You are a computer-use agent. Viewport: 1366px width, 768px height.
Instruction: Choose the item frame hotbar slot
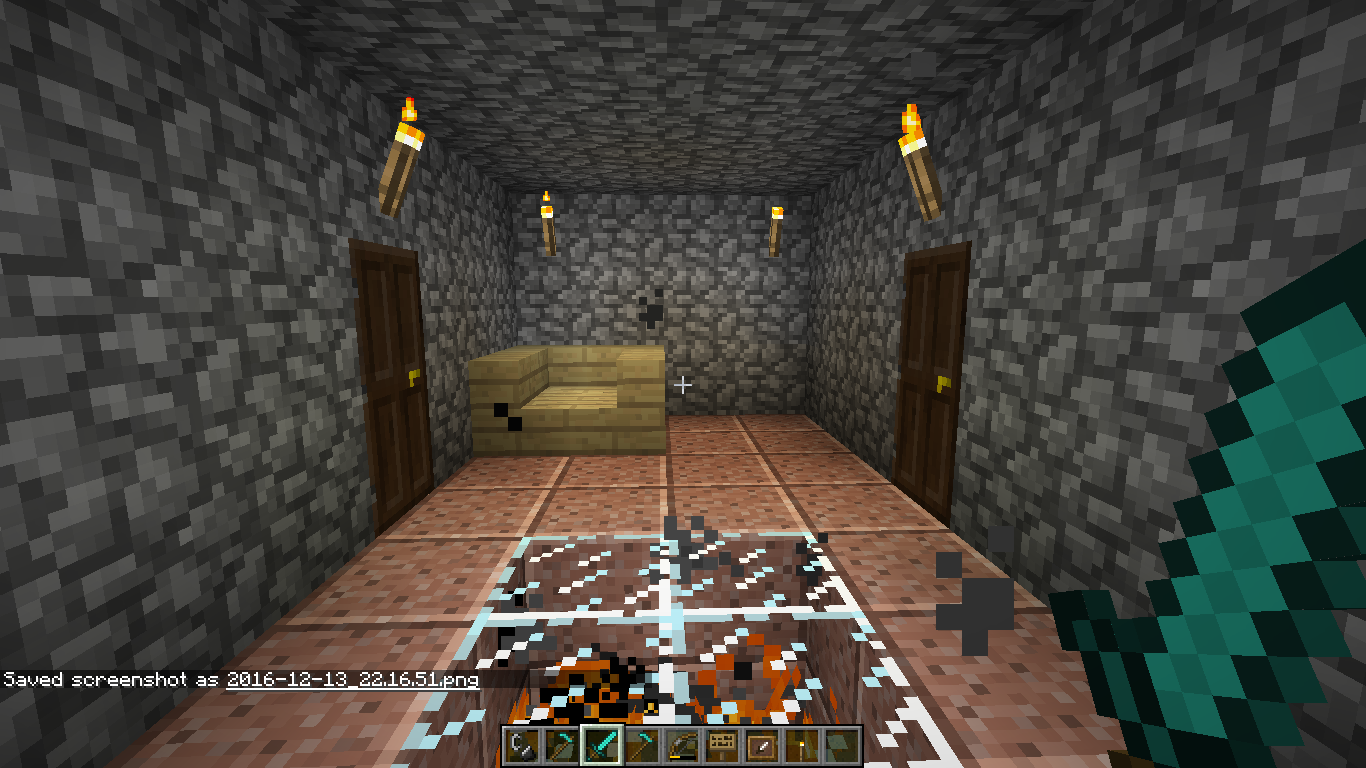coord(761,746)
